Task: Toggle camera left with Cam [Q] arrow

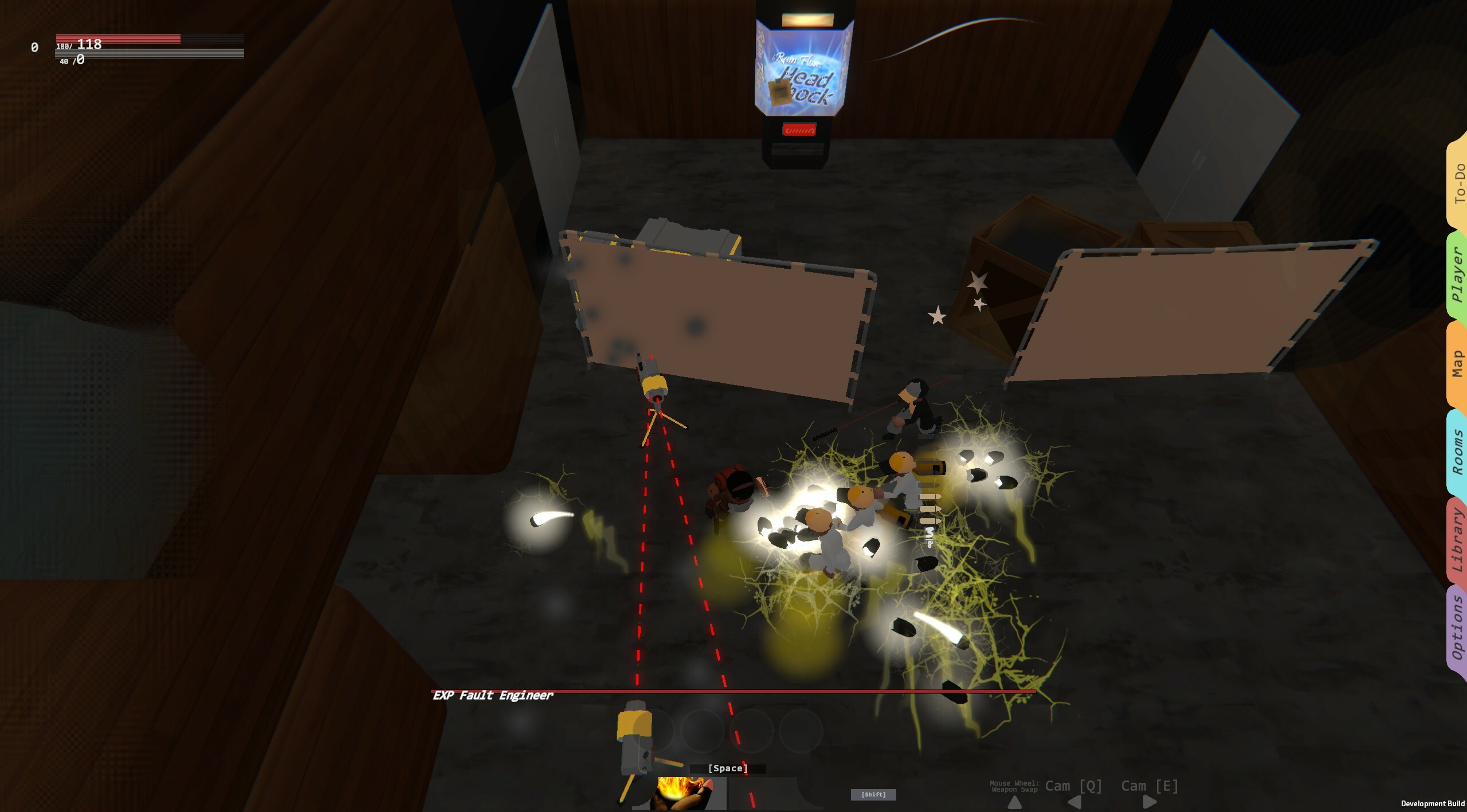Action: 1074,804
